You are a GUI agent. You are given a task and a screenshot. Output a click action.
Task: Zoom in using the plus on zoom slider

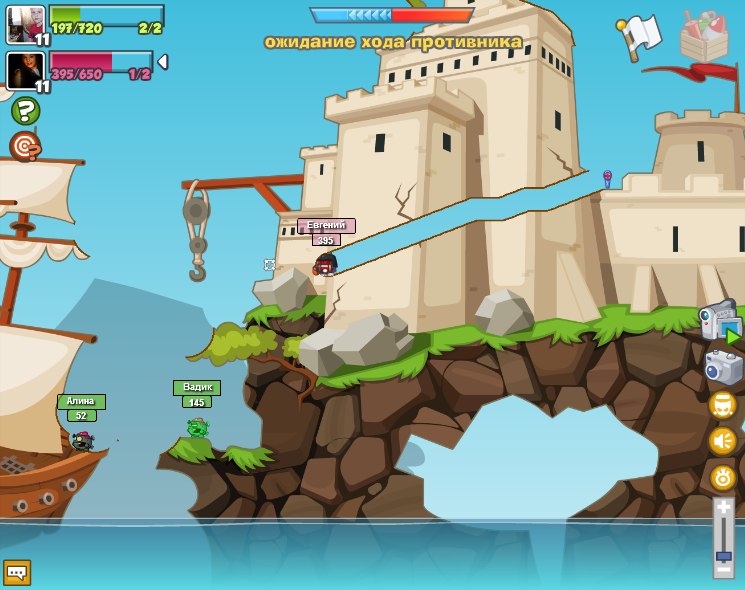point(723,507)
